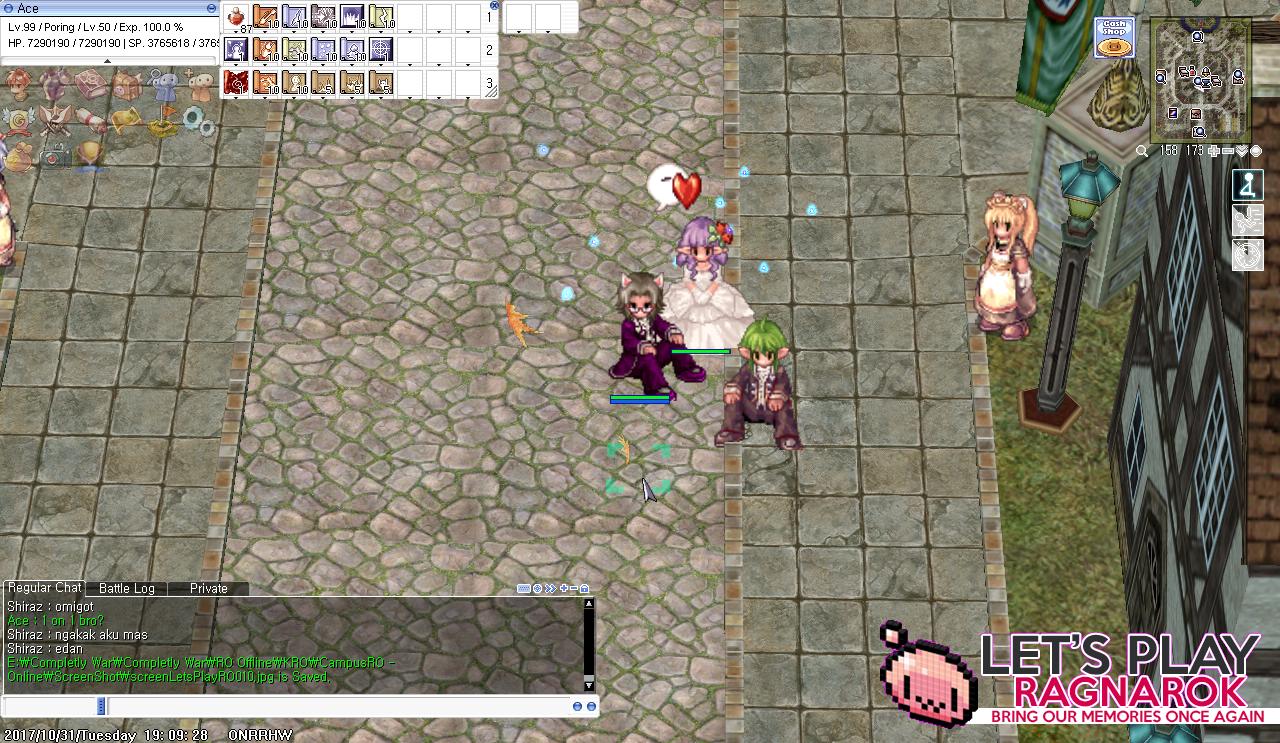Image resolution: width=1280 pixels, height=743 pixels.
Task: Click the Red Potion in hotbar row 1
Action: coord(235,15)
